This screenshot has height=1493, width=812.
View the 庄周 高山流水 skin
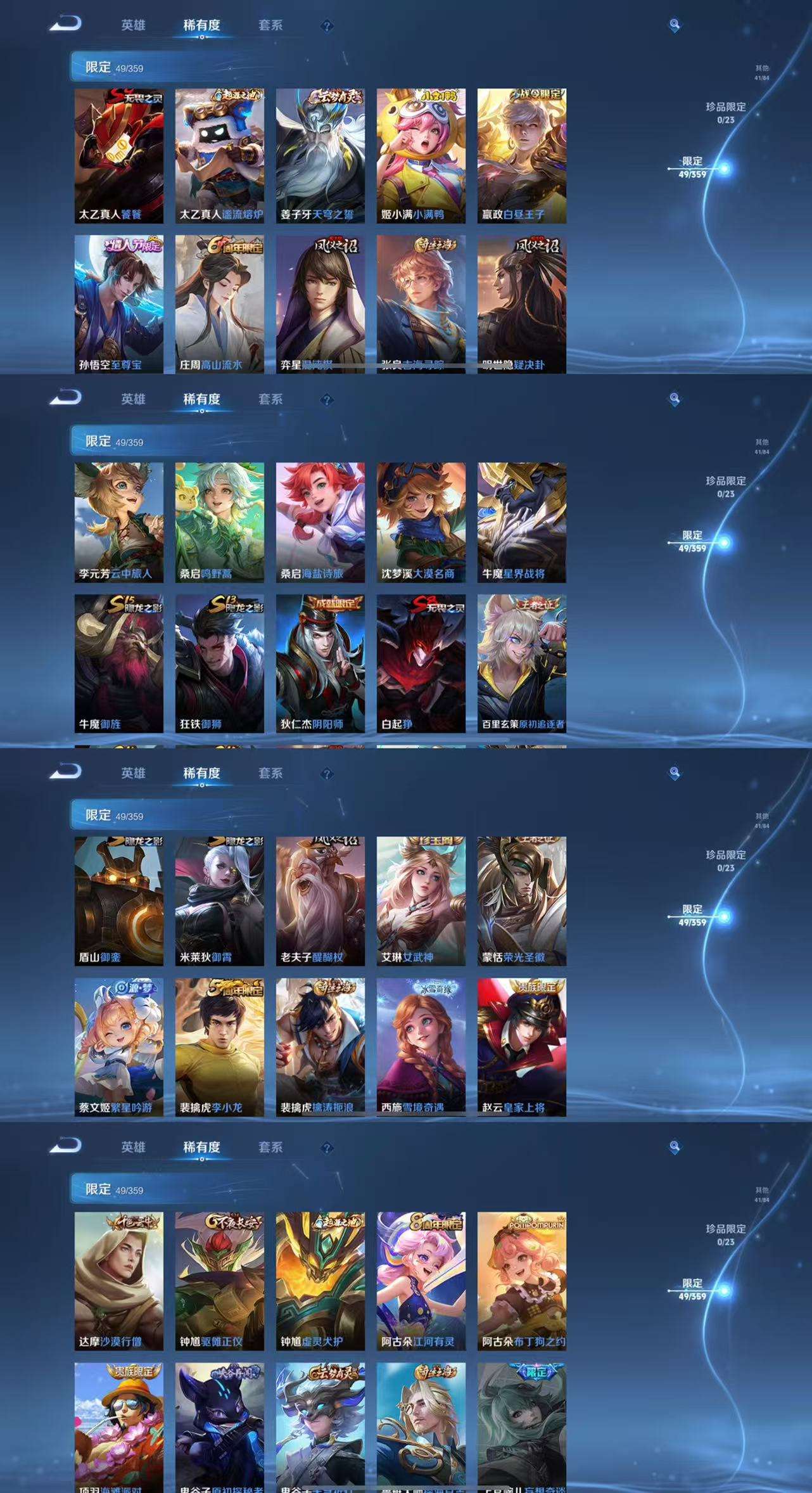tap(219, 304)
